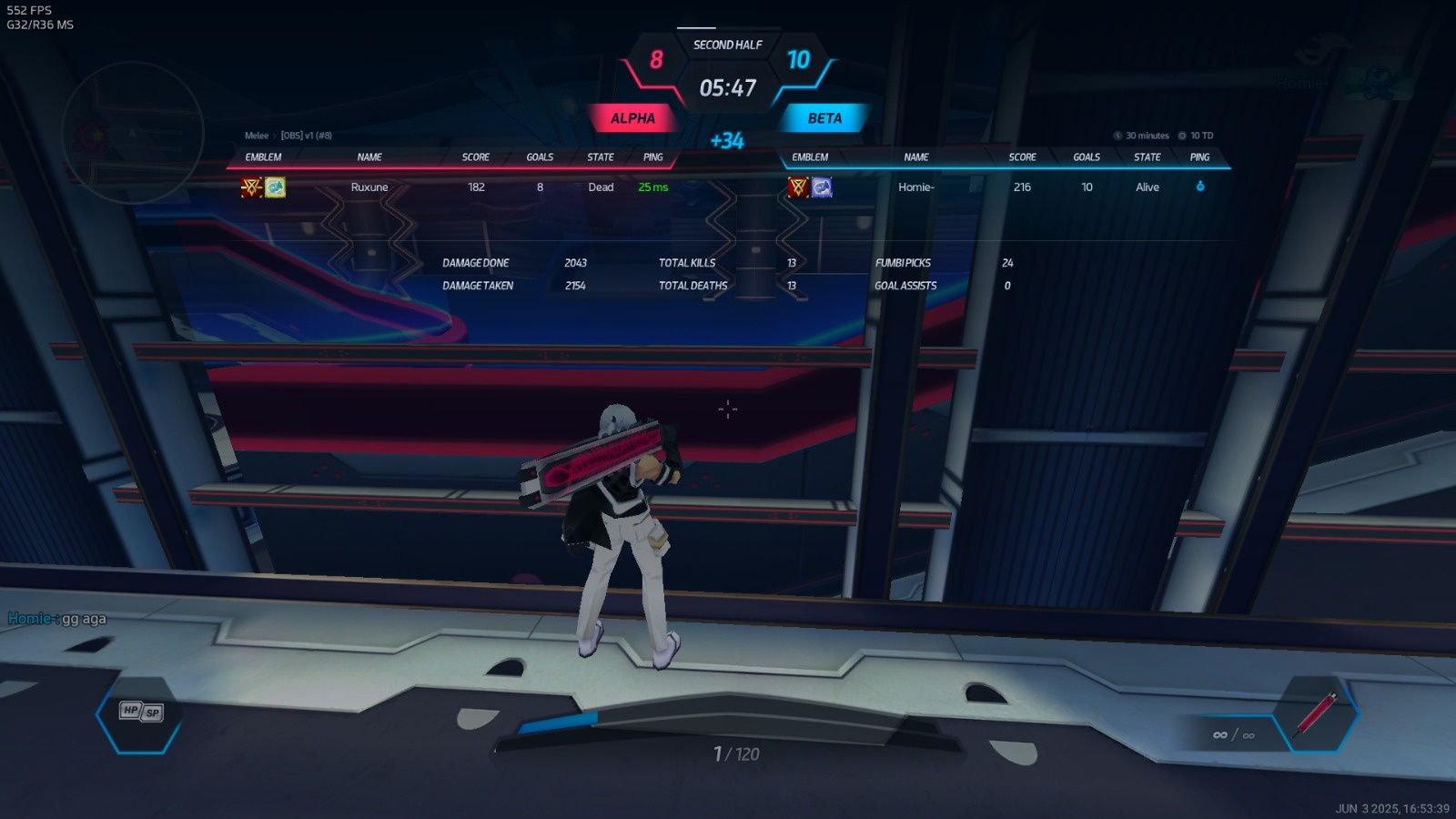This screenshot has height=819, width=1456.
Task: Click the circular radar minimap
Action: click(133, 134)
